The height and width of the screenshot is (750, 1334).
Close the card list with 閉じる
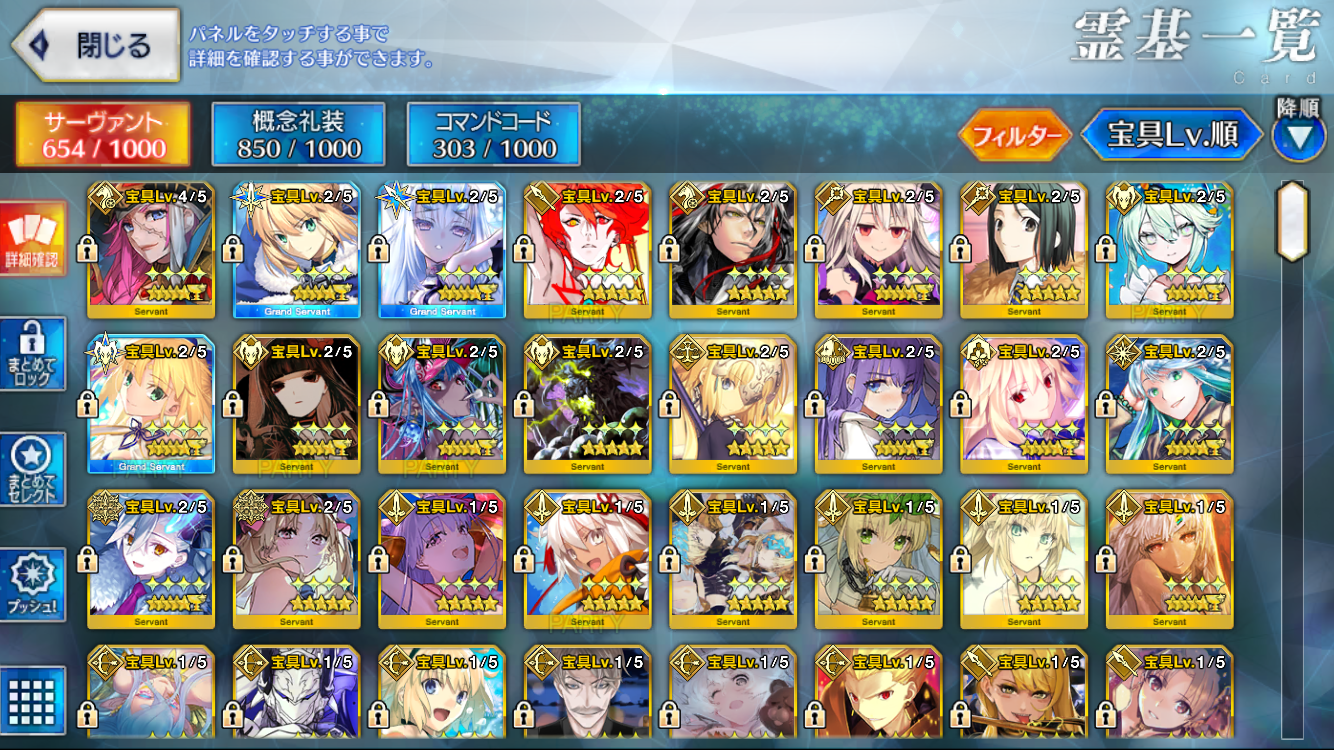(95, 46)
